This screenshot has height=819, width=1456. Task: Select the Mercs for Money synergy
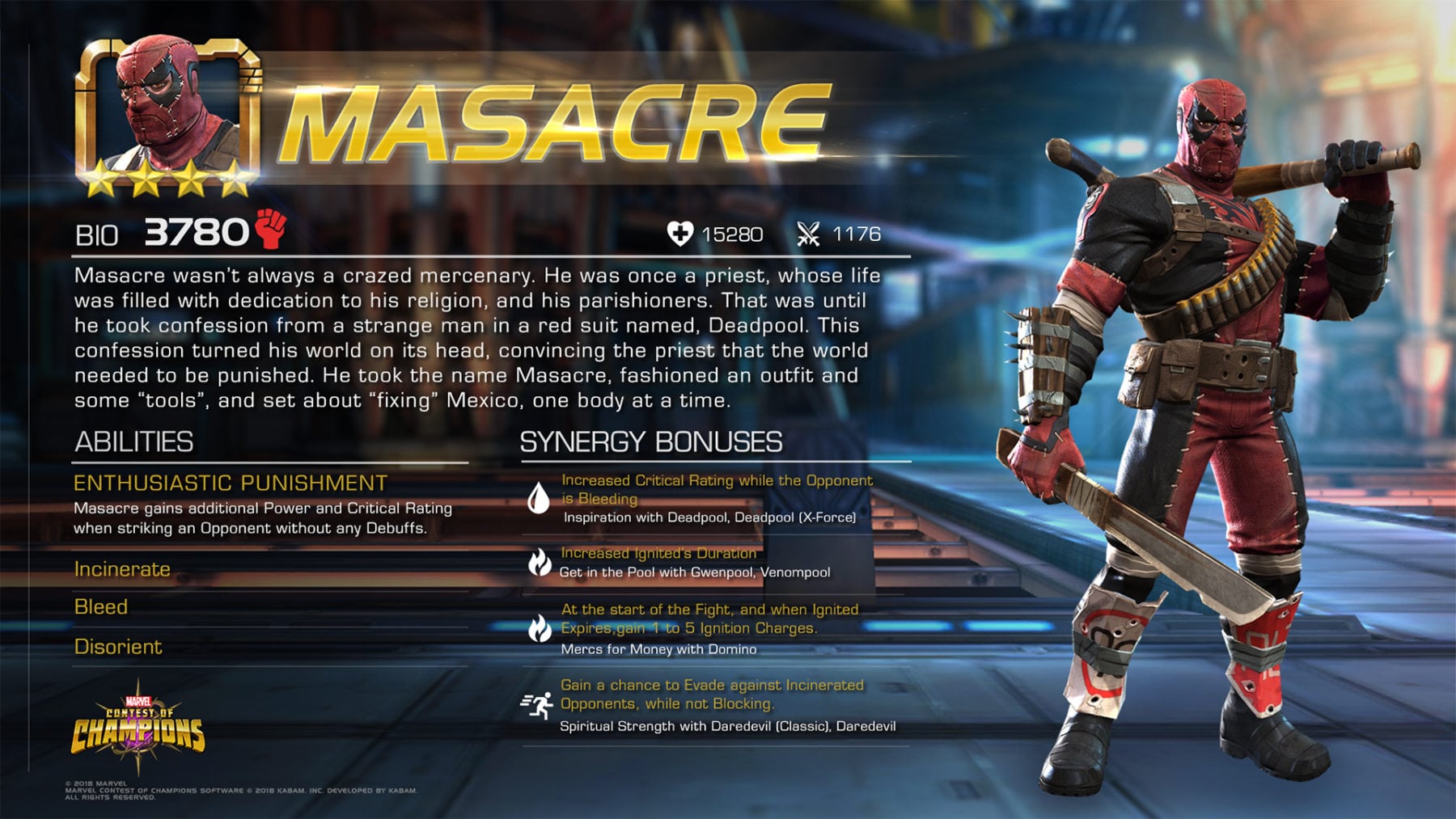658,649
